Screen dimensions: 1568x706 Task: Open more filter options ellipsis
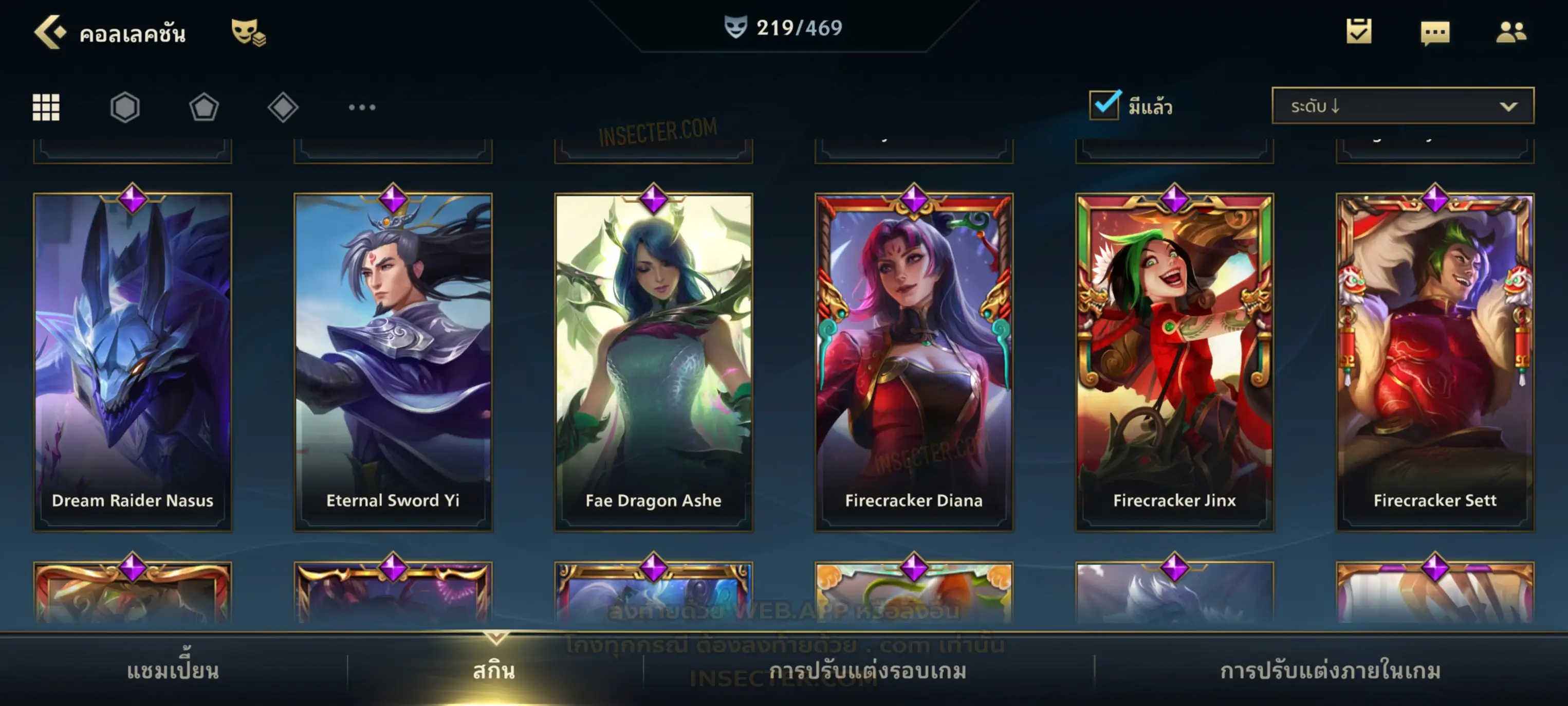(x=362, y=107)
